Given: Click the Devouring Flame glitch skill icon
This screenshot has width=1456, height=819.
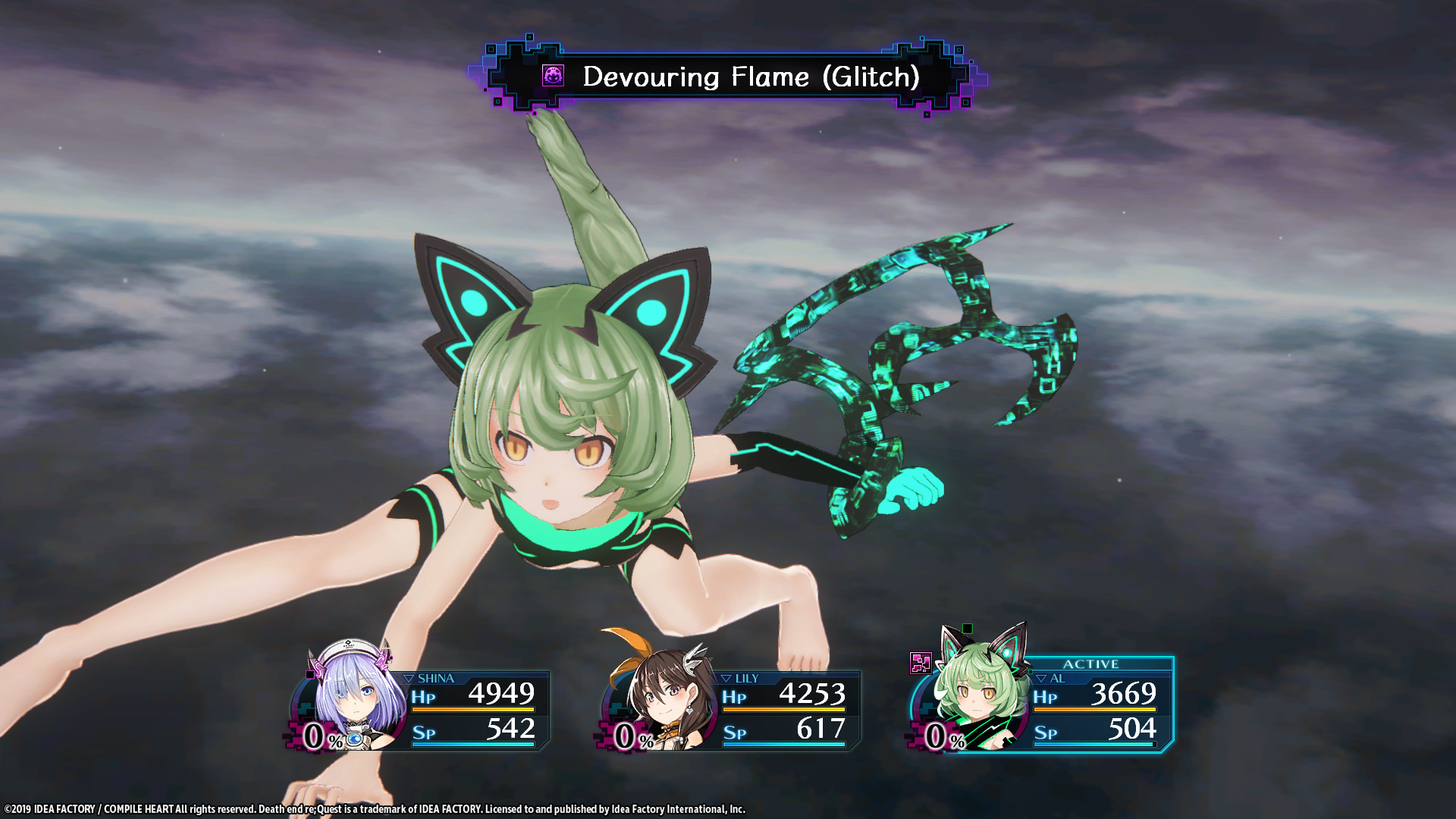Looking at the screenshot, I should click(x=554, y=76).
